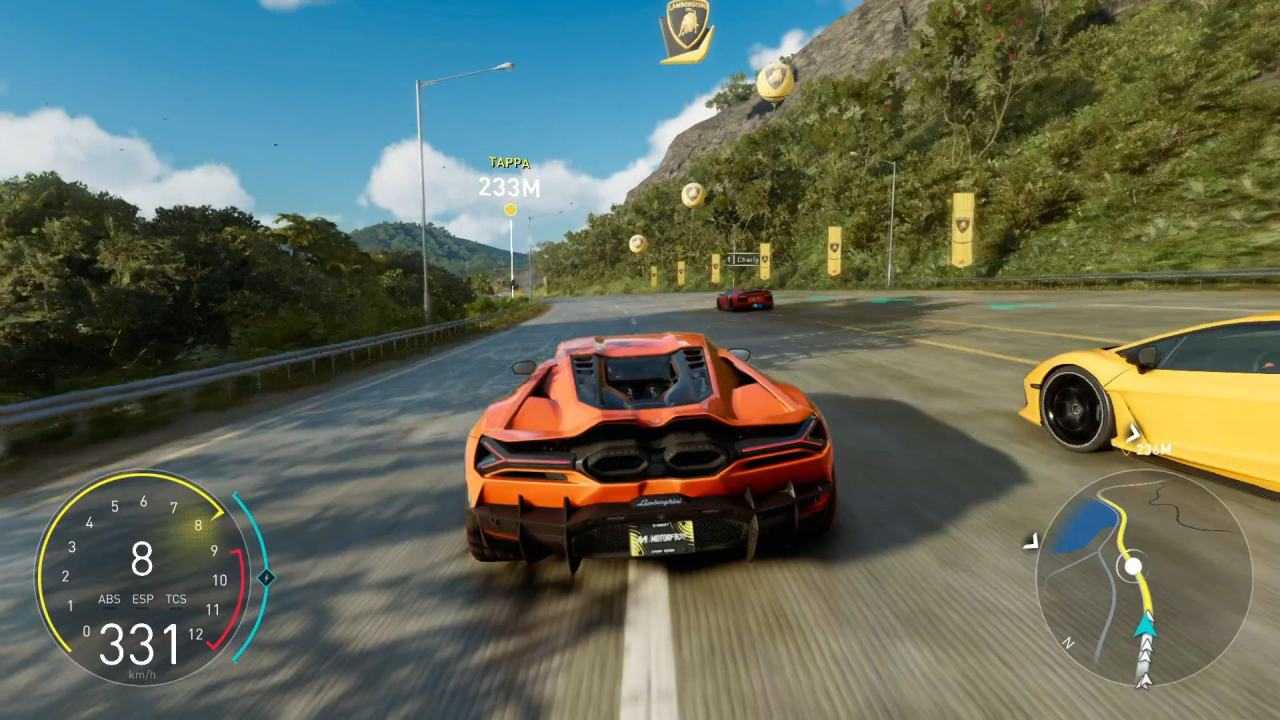This screenshot has width=1280, height=720.
Task: Click the yellow TAPPA checkpoint marker
Action: (x=509, y=209)
